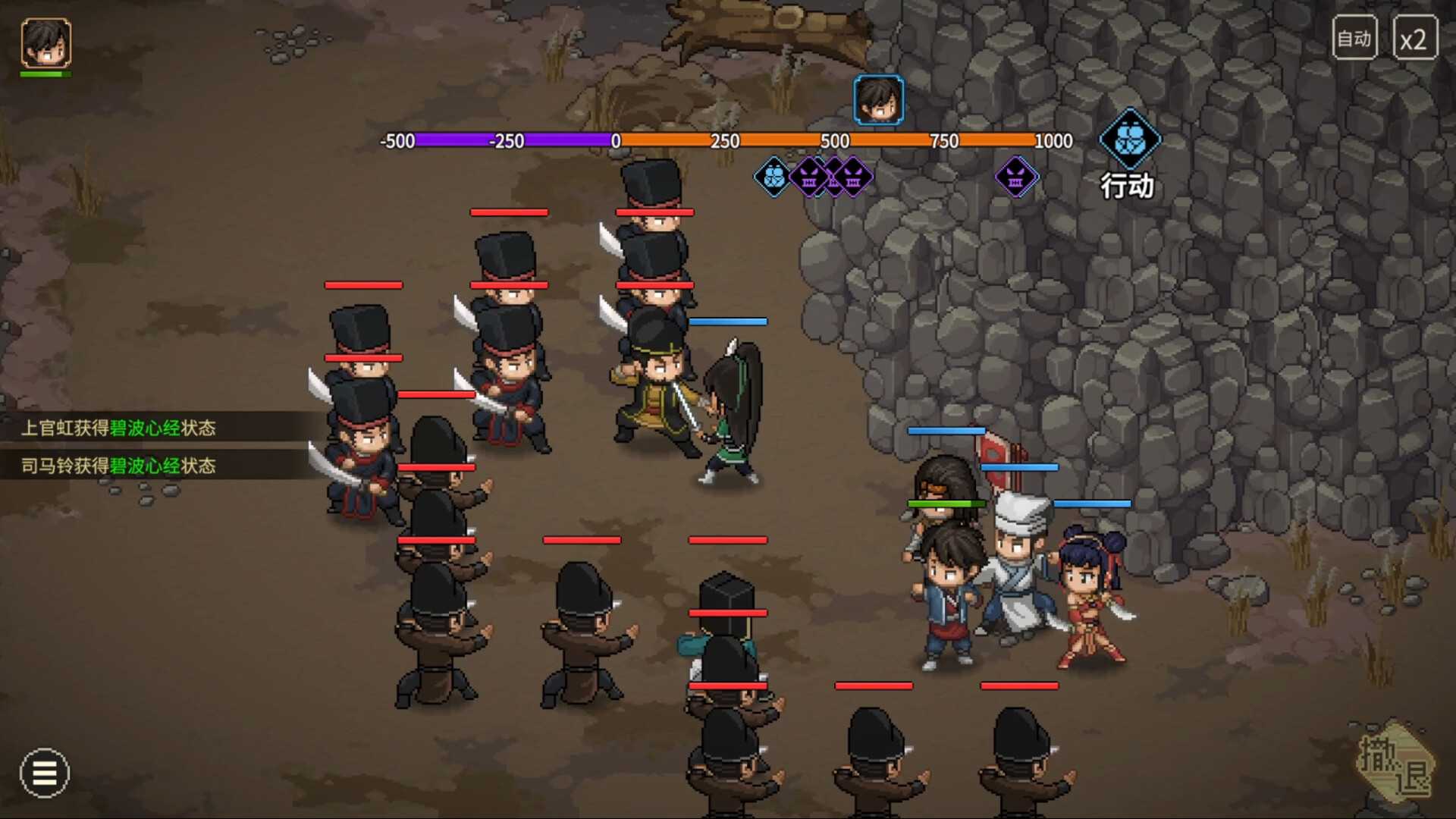
Task: Switch the x2 battle speed button
Action: pos(1414,39)
